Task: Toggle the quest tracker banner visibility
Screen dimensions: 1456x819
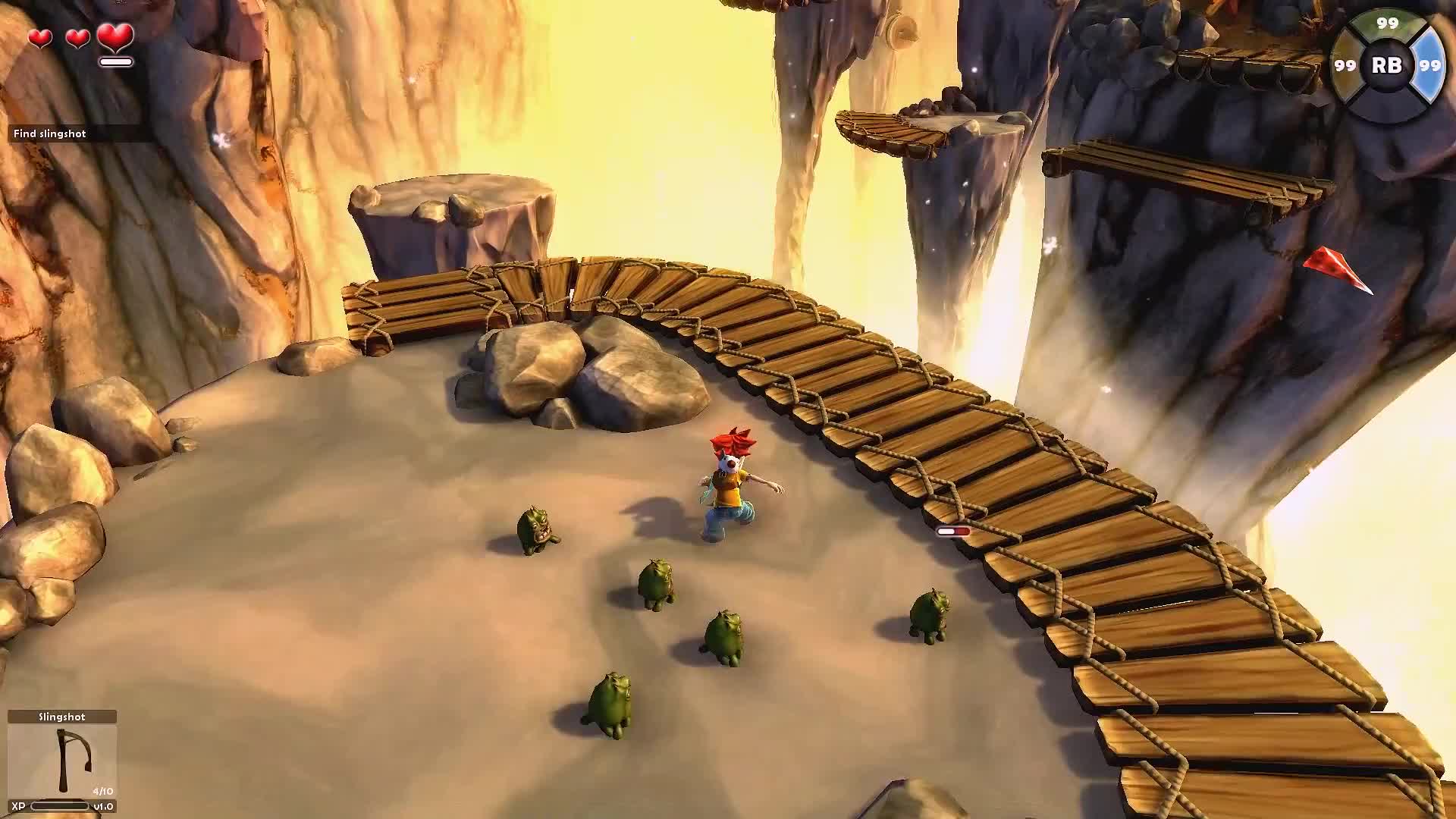Action: tap(49, 133)
